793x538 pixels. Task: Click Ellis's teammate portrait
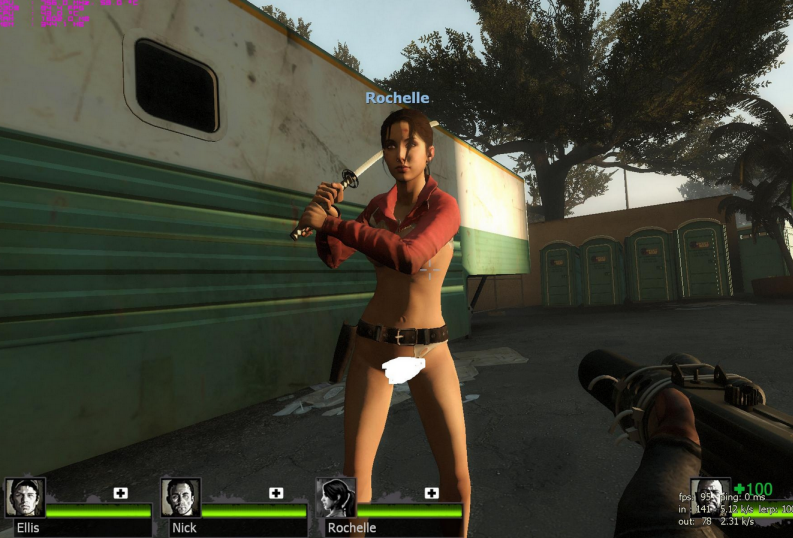(25, 498)
